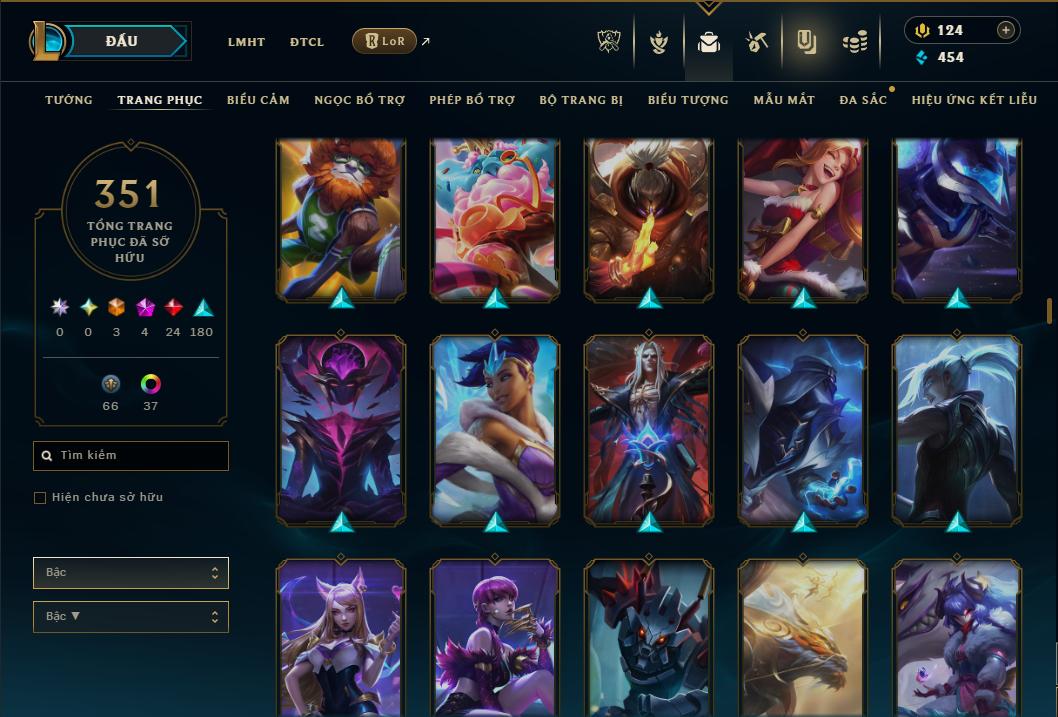1058x717 pixels.
Task: Open the MẪU MẮT wards tab
Action: click(x=784, y=100)
